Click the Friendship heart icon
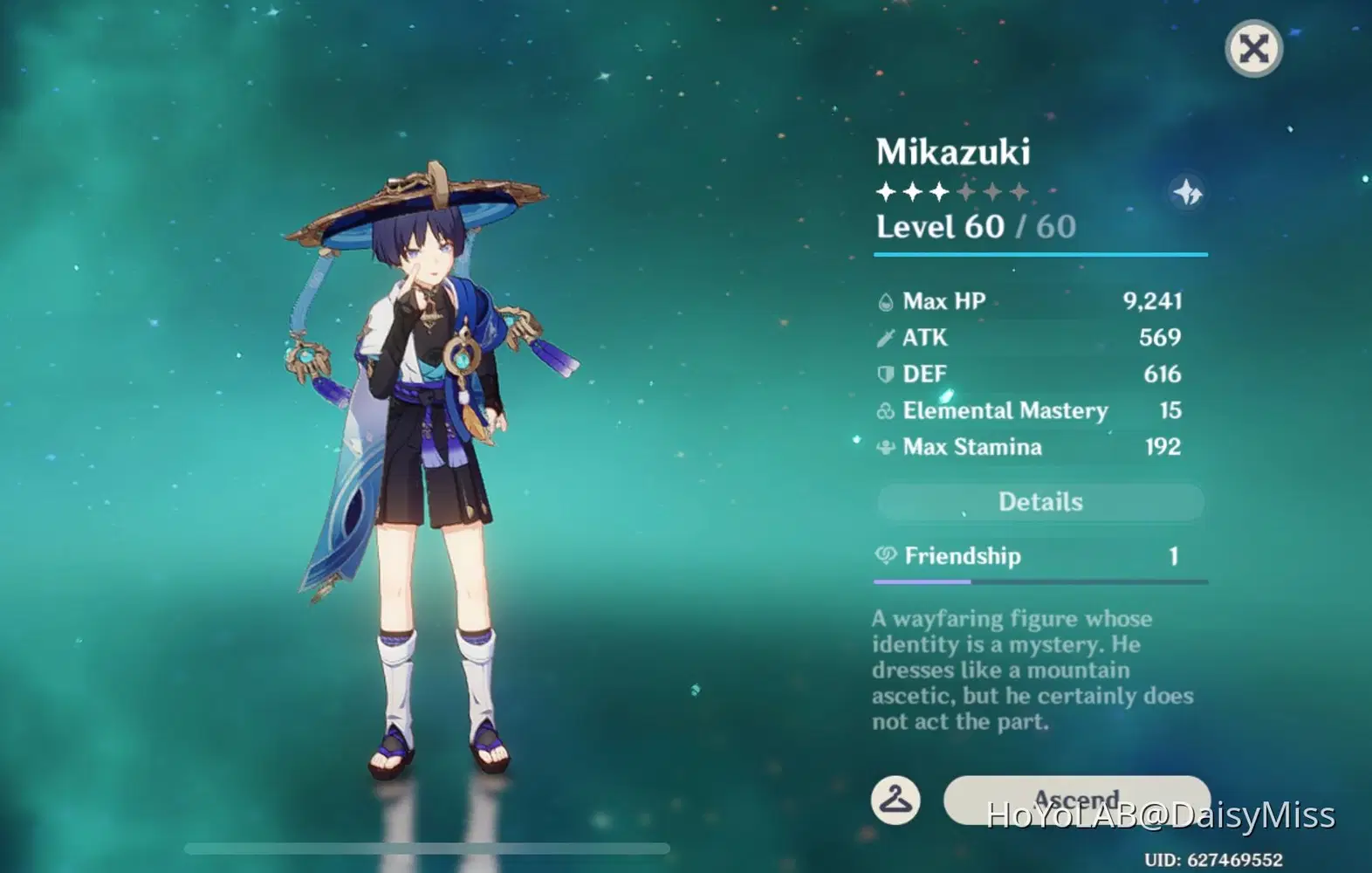Viewport: 1372px width, 873px height. tap(884, 556)
